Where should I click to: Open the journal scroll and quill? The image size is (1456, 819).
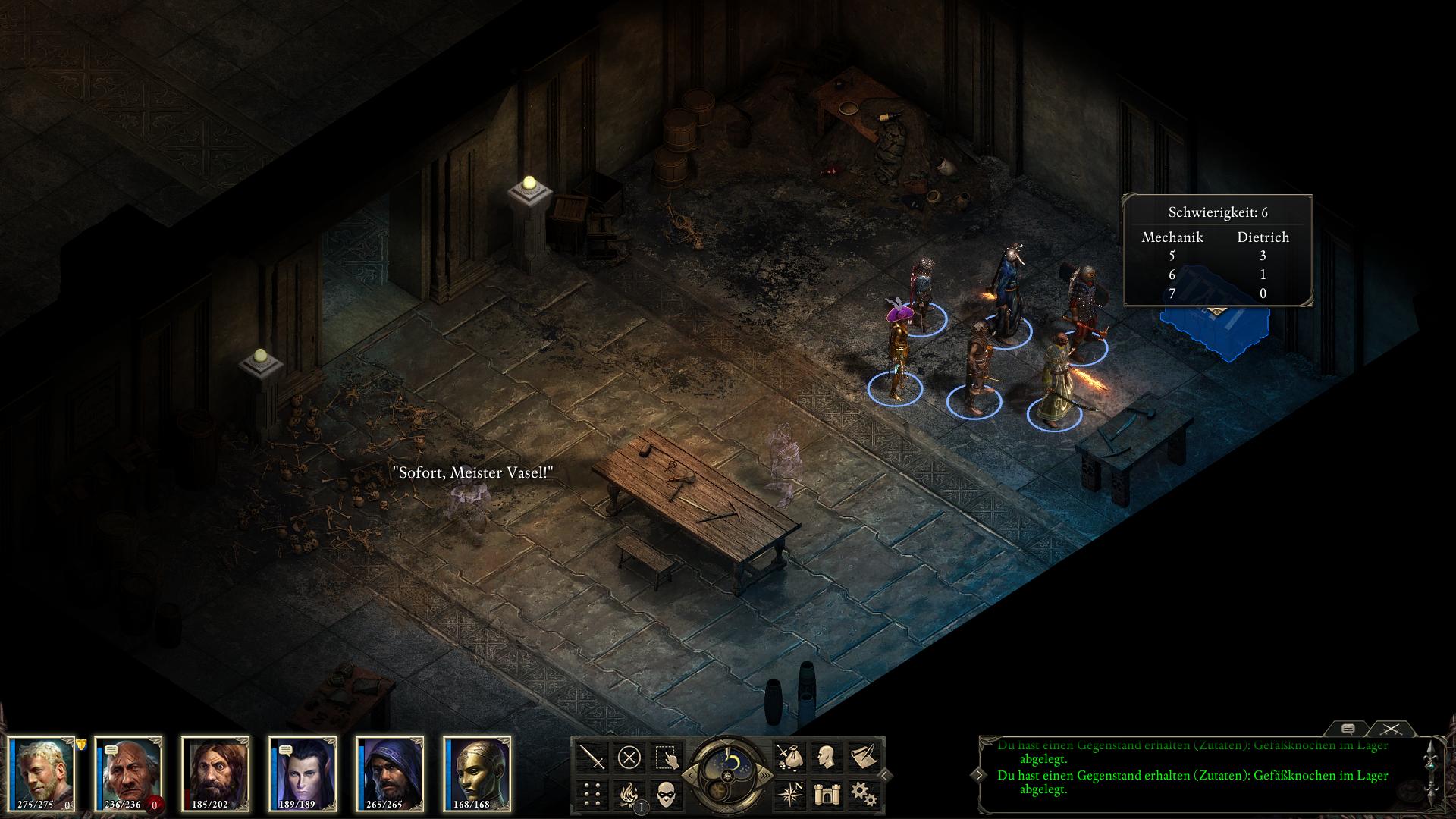(x=861, y=757)
